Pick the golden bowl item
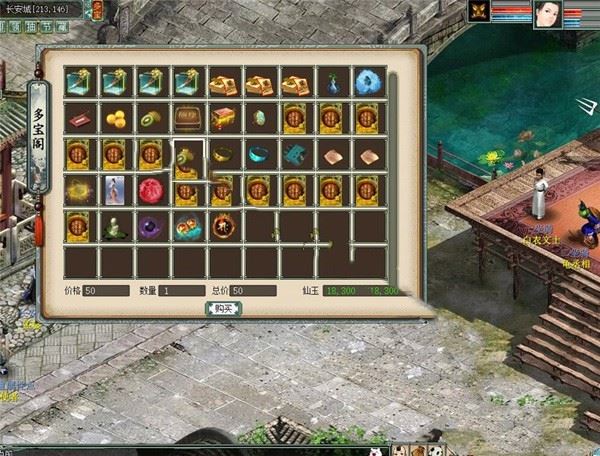600x456 pixels. [x=222, y=154]
